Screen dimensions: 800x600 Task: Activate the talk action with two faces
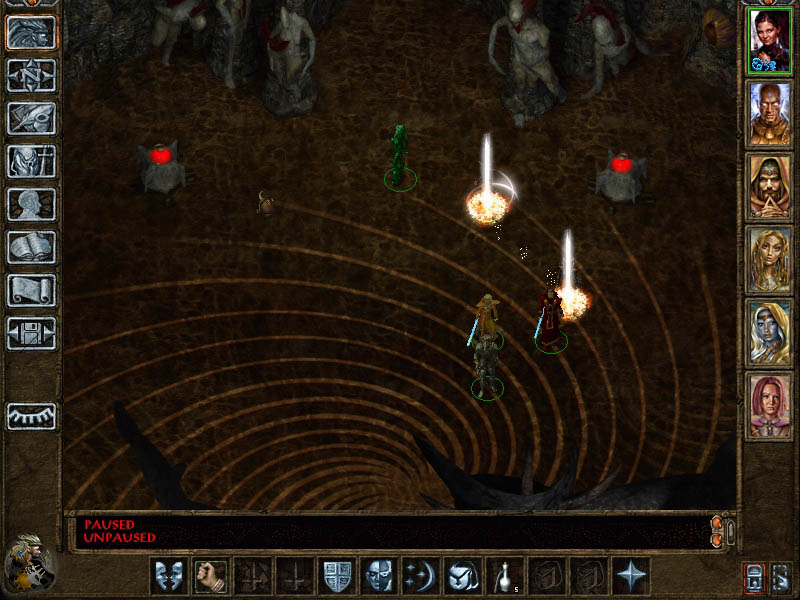(168, 576)
